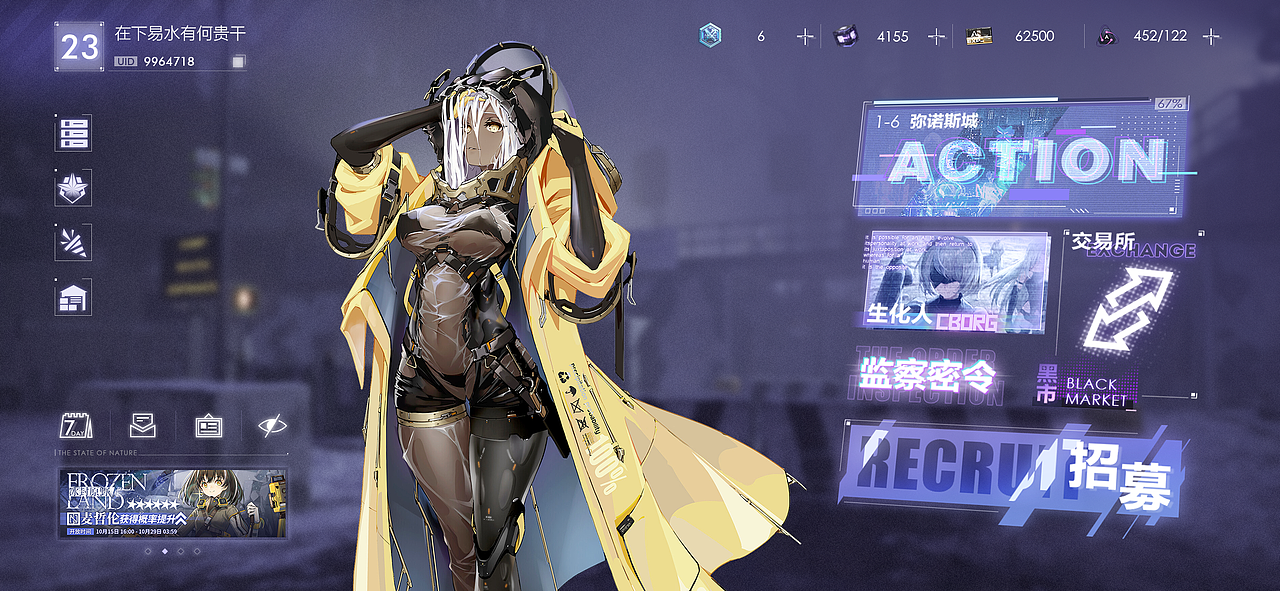Screen dimensions: 1280x591
Task: Open the warehouse icon
Action: (73, 297)
